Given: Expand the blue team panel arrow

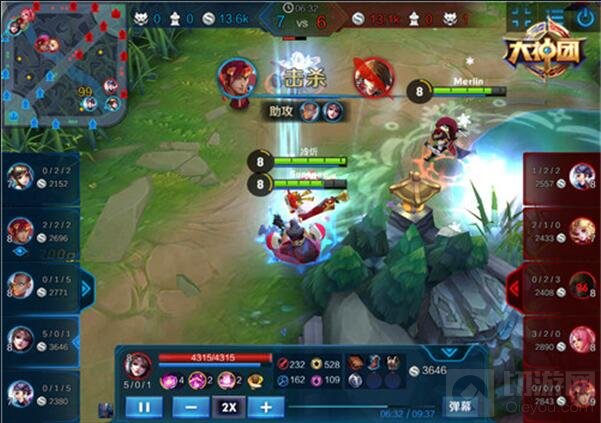Looking at the screenshot, I should 87,289.
